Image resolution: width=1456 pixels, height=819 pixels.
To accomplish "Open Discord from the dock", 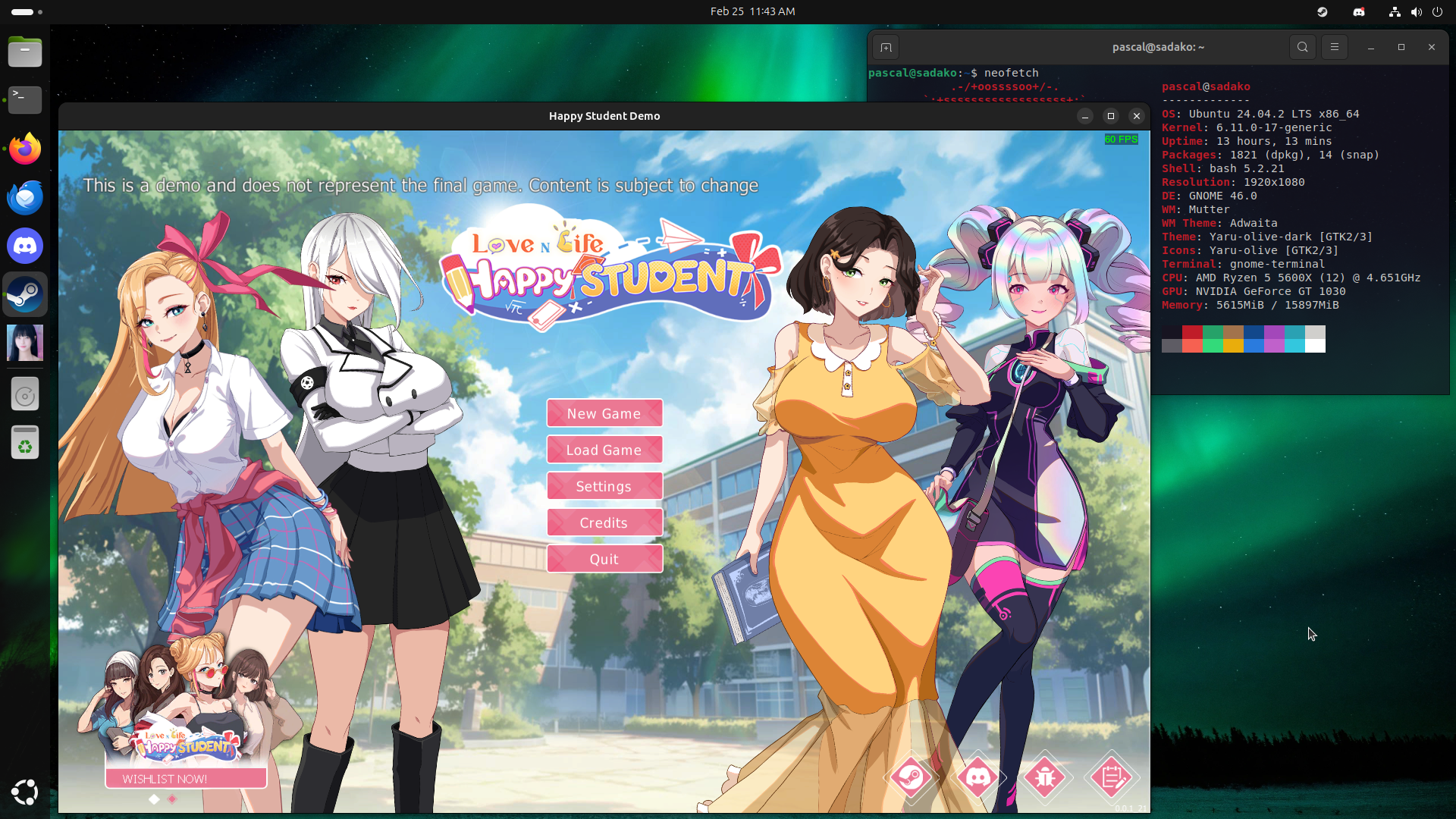I will pyautogui.click(x=25, y=246).
